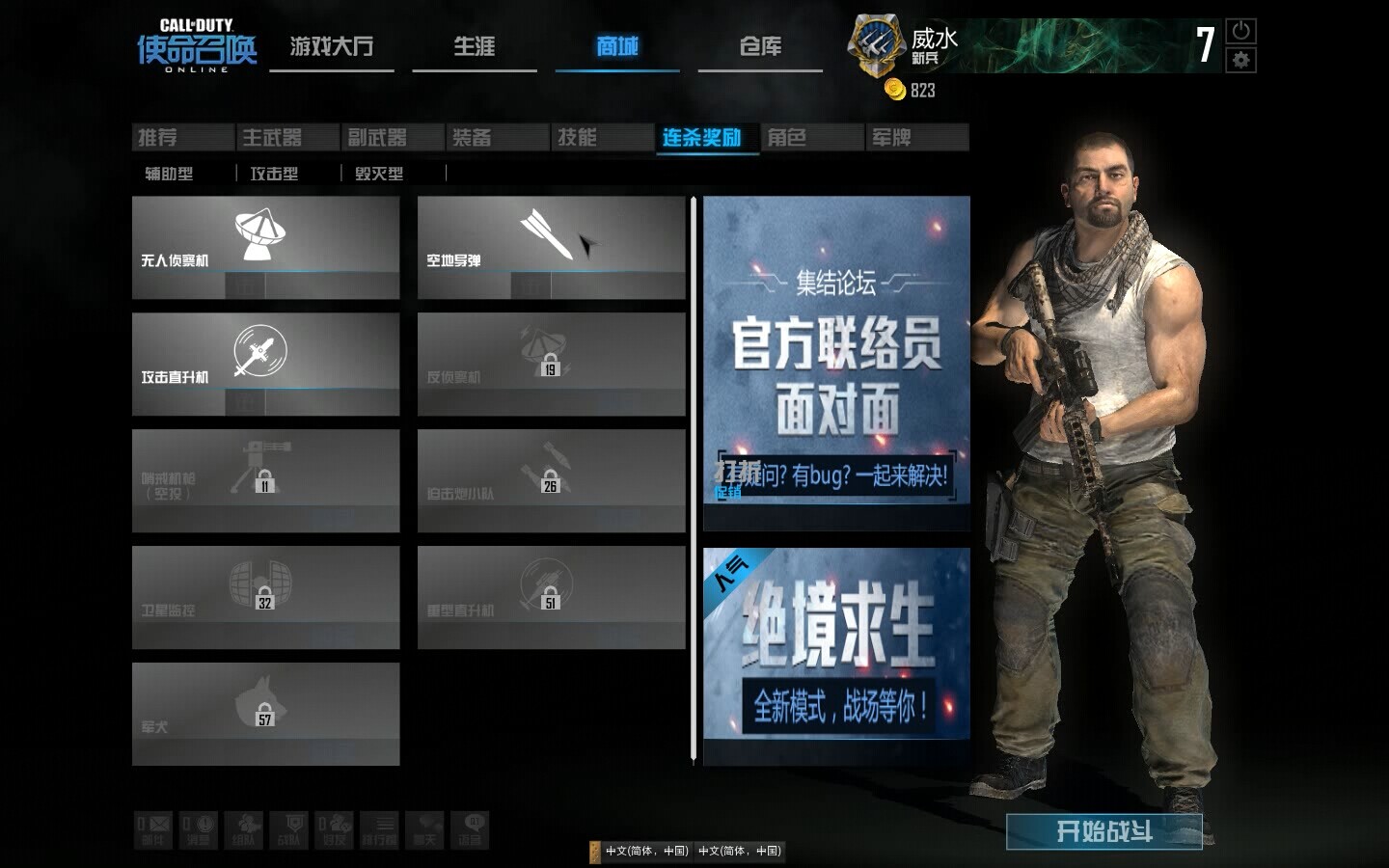Screen dimensions: 1389x868
Task: Filter by 毁灭型 destruction type
Action: (x=379, y=174)
